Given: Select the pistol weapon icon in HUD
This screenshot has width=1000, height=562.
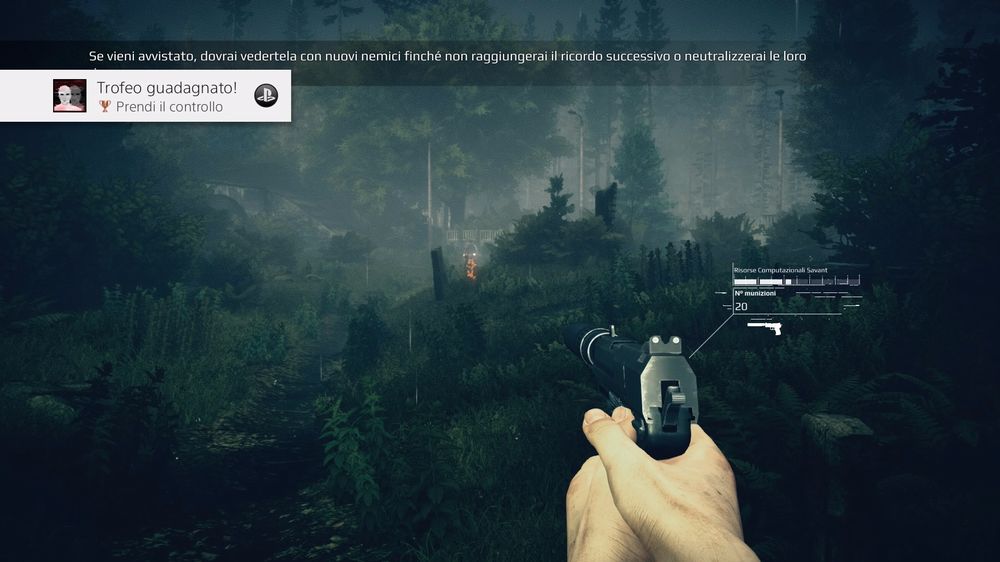Looking at the screenshot, I should coord(764,327).
